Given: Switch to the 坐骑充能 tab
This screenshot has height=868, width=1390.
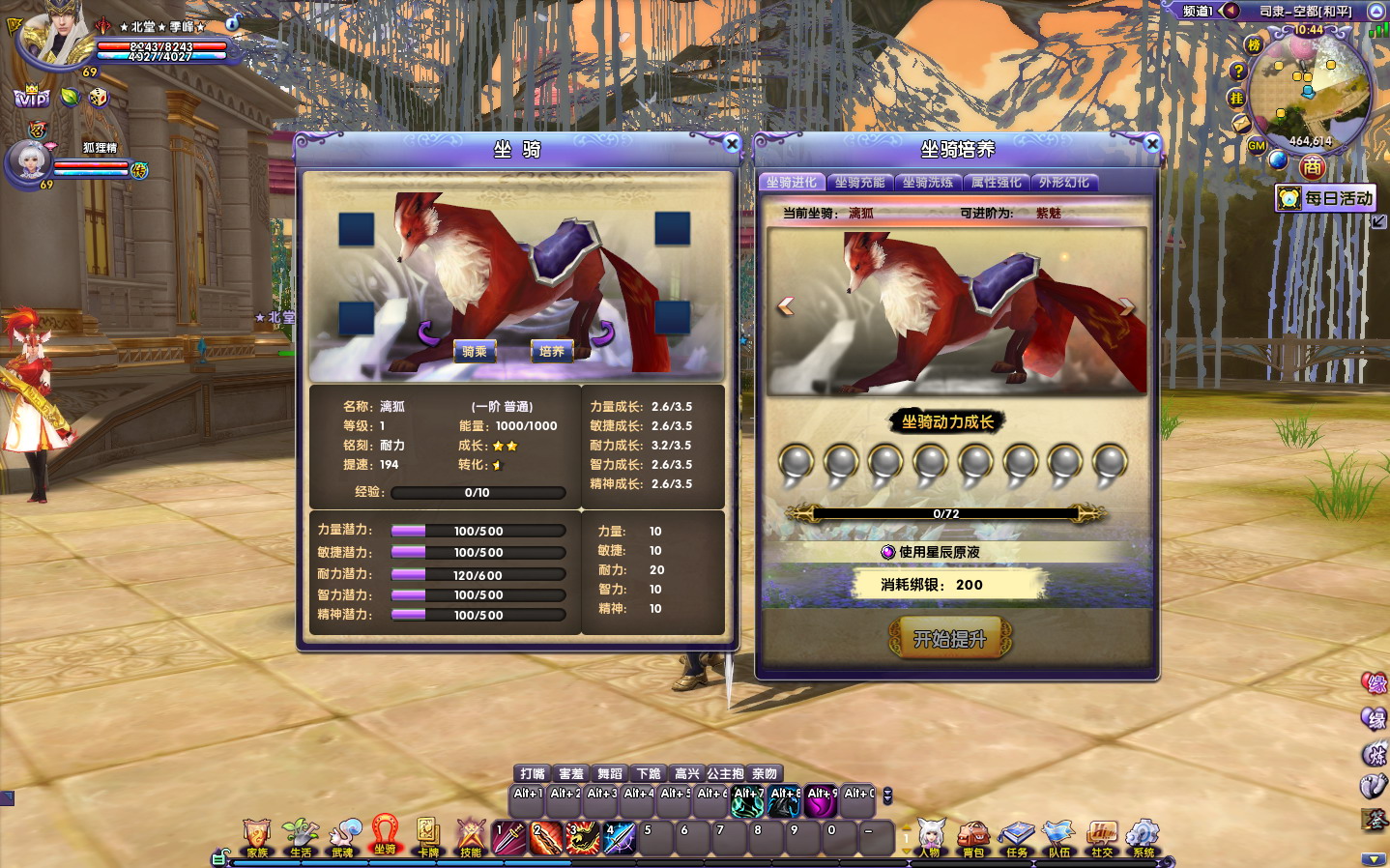Looking at the screenshot, I should [859, 183].
